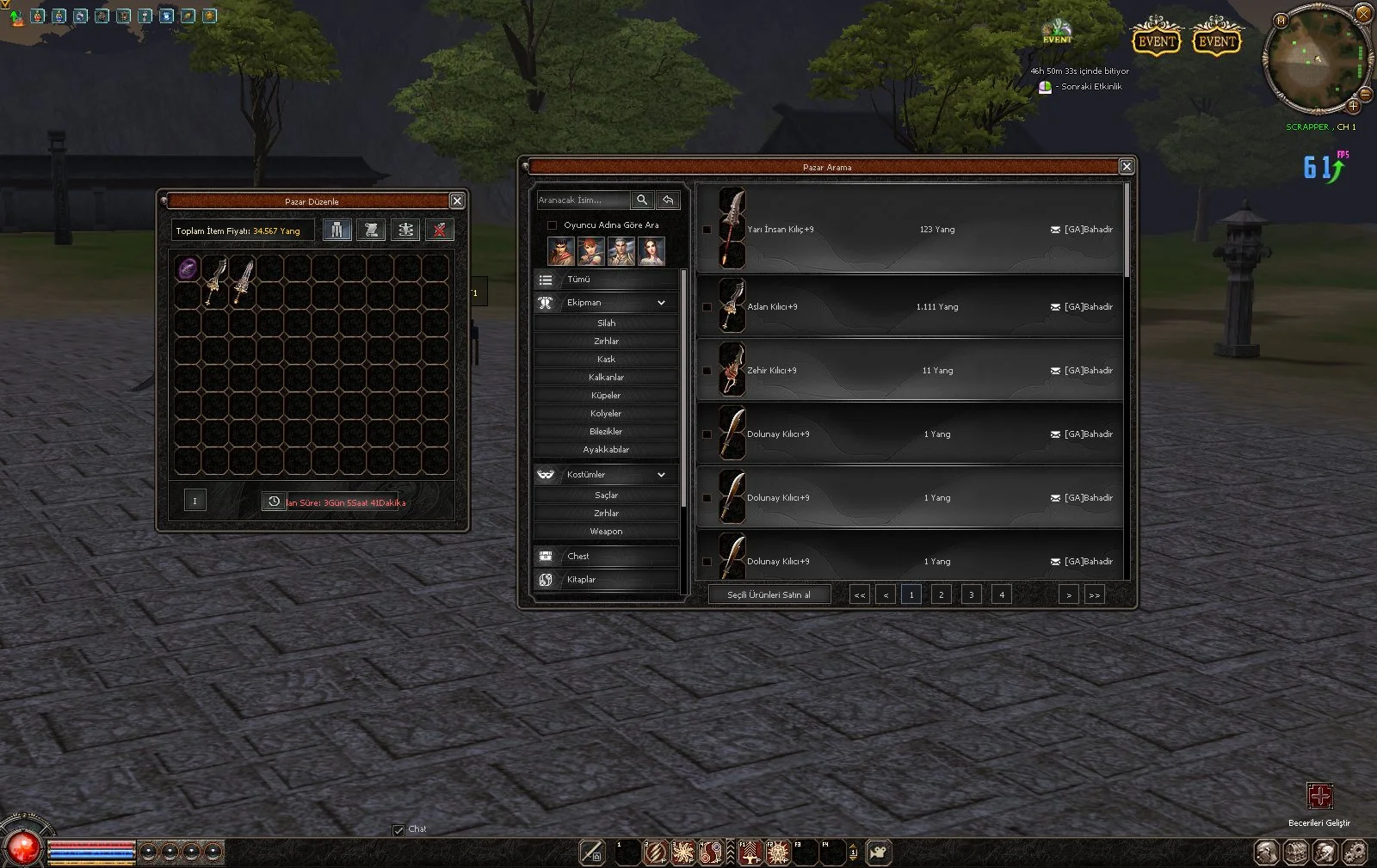Select the Kostümler category
This screenshot has height=868, width=1377.
click(x=606, y=475)
